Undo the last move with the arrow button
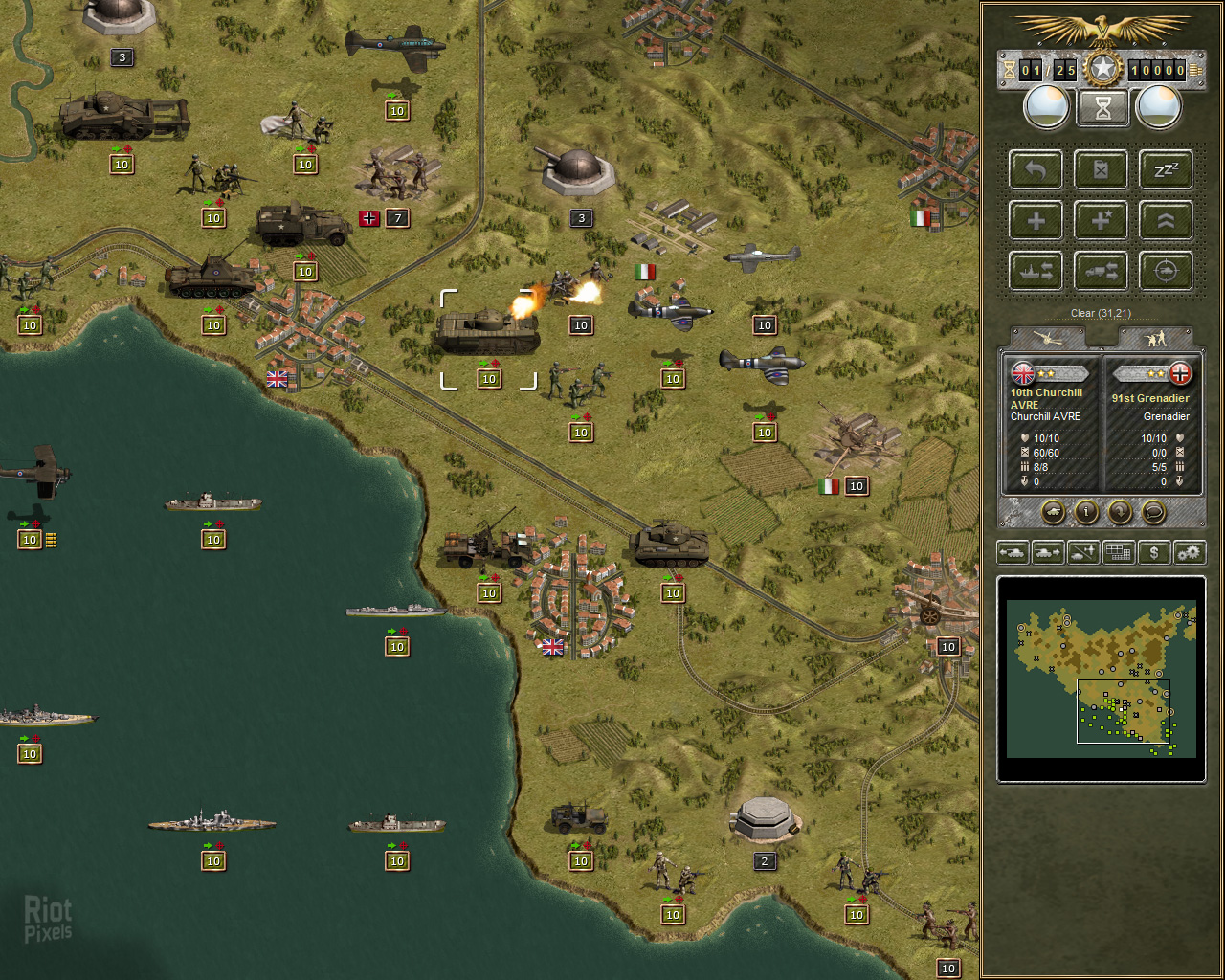This screenshot has width=1225, height=980. [x=1036, y=170]
